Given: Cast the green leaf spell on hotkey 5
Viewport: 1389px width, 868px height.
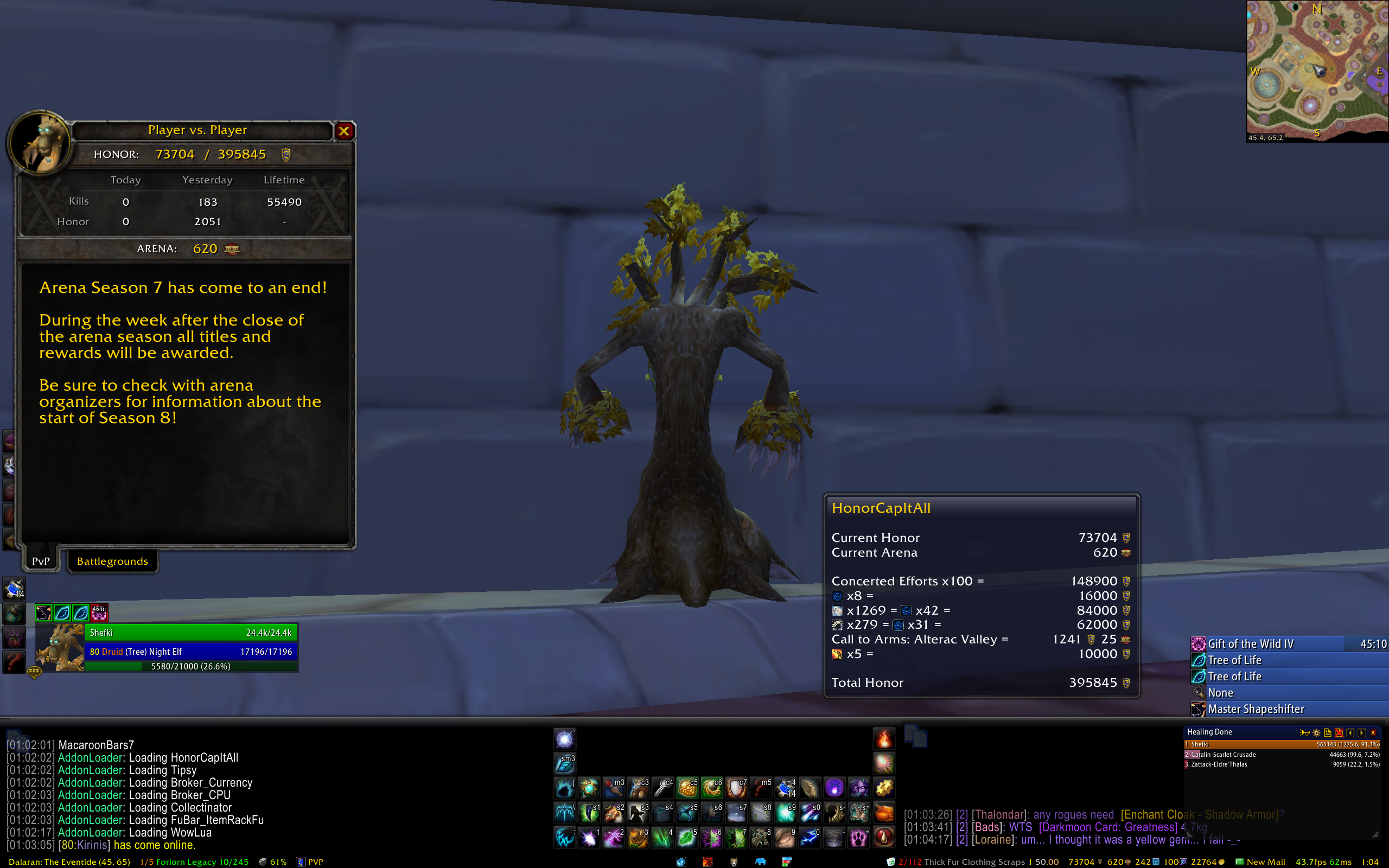Looking at the screenshot, I should [687, 838].
